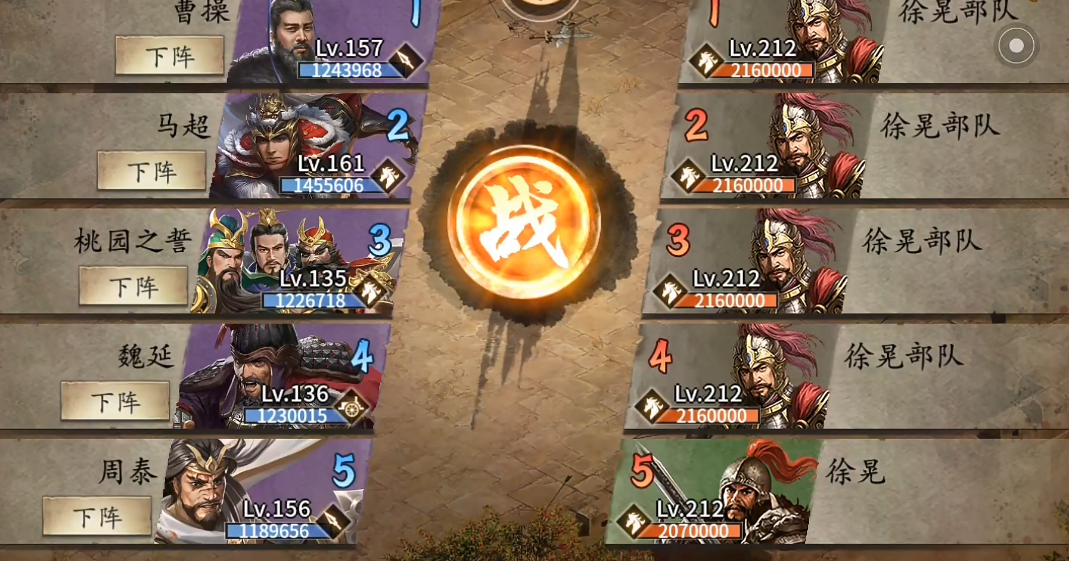The image size is (1069, 561).
Task: Tap the round screen-record overlay button
Action: point(1016,45)
